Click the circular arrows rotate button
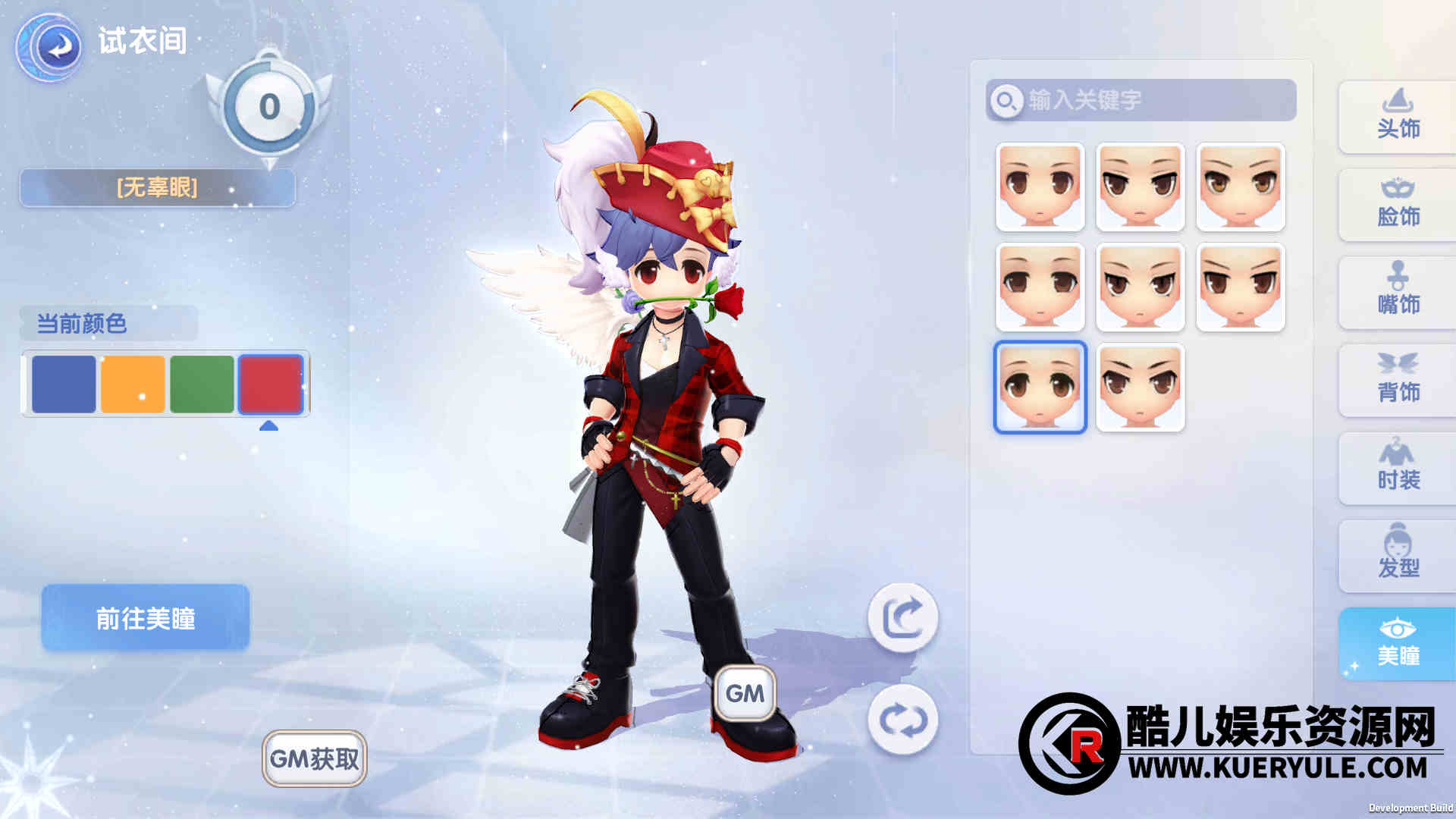Image resolution: width=1456 pixels, height=819 pixels. (x=902, y=720)
